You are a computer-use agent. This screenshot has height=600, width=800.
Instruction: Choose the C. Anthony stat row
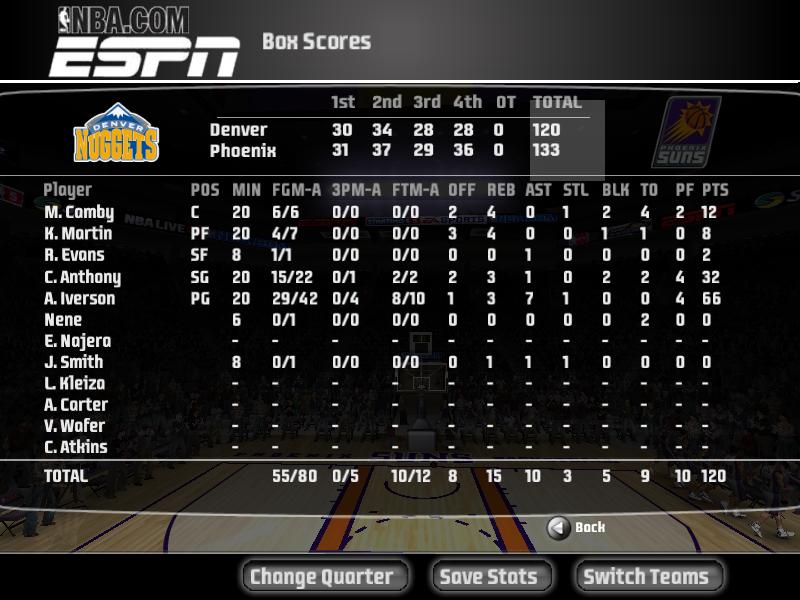click(82, 278)
